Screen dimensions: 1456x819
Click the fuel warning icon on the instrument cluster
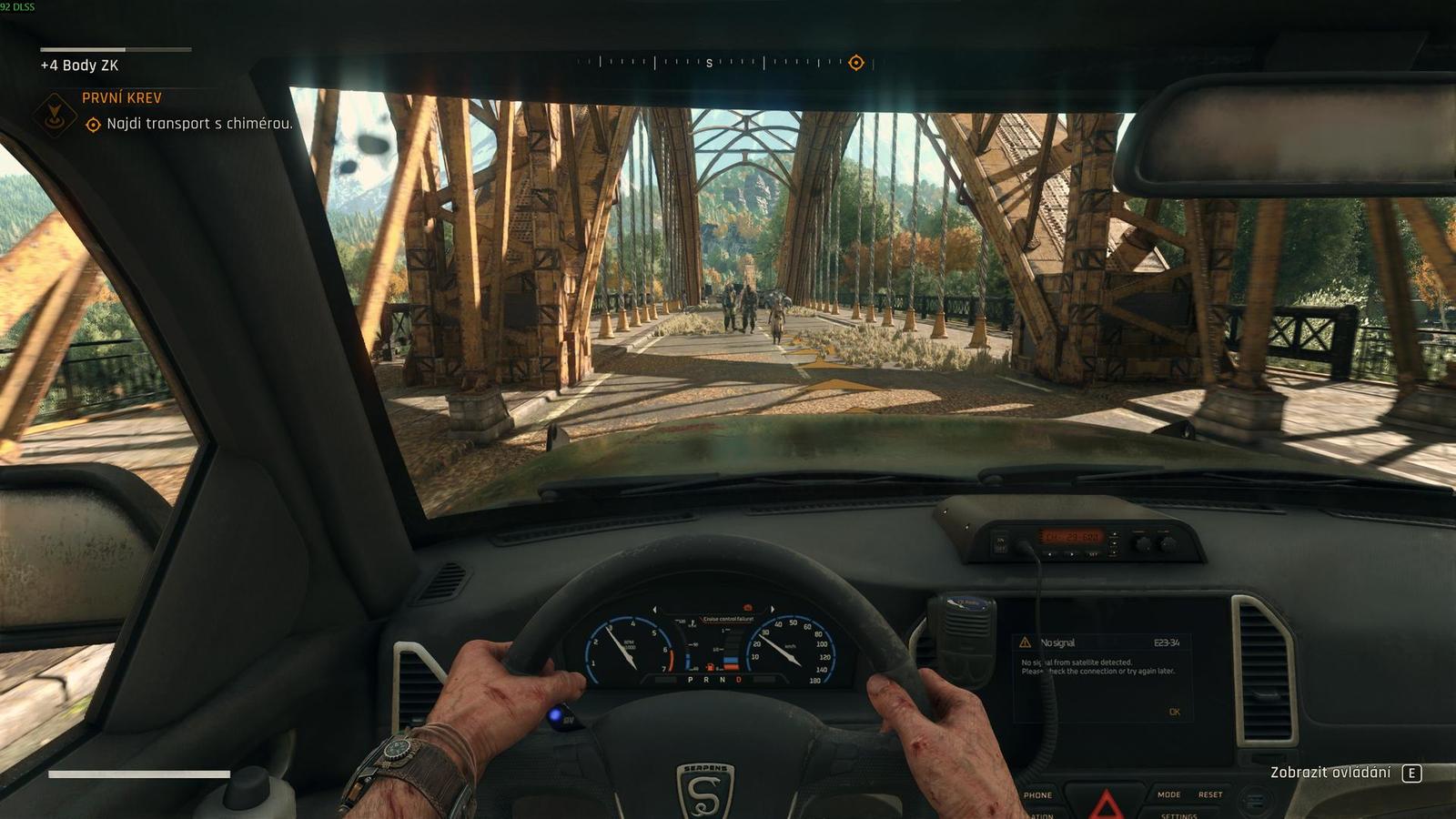tap(710, 667)
